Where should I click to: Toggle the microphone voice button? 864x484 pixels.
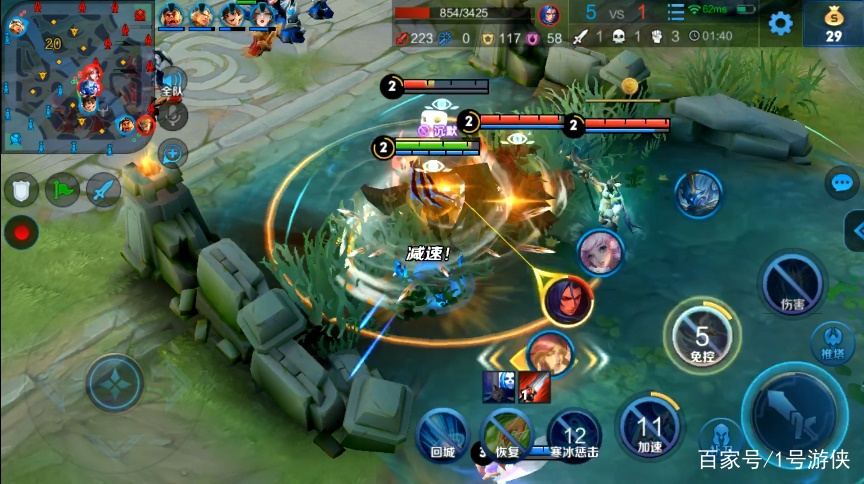point(173,116)
